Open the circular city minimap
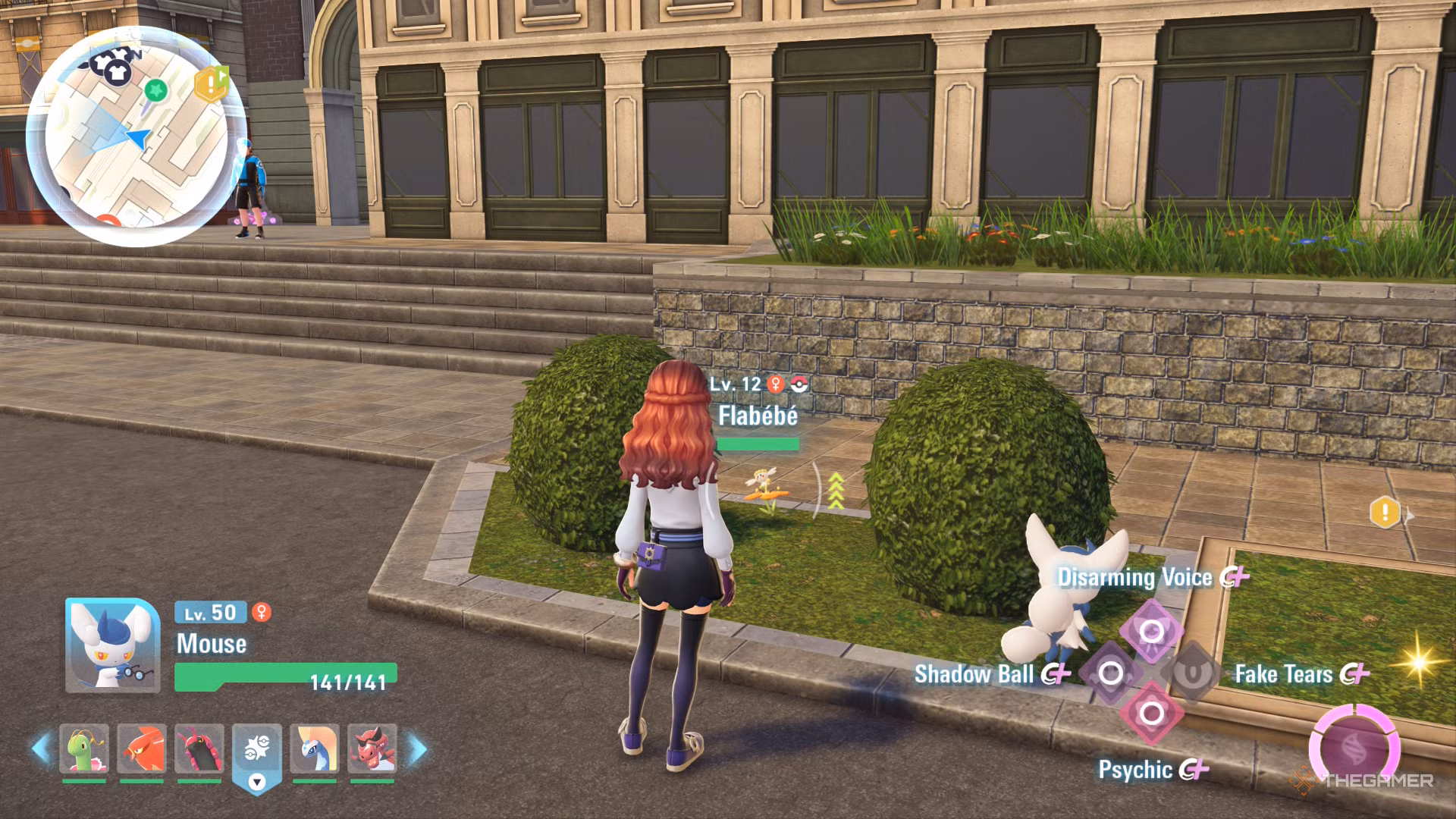Screen dimensions: 1456x819 pos(136,136)
